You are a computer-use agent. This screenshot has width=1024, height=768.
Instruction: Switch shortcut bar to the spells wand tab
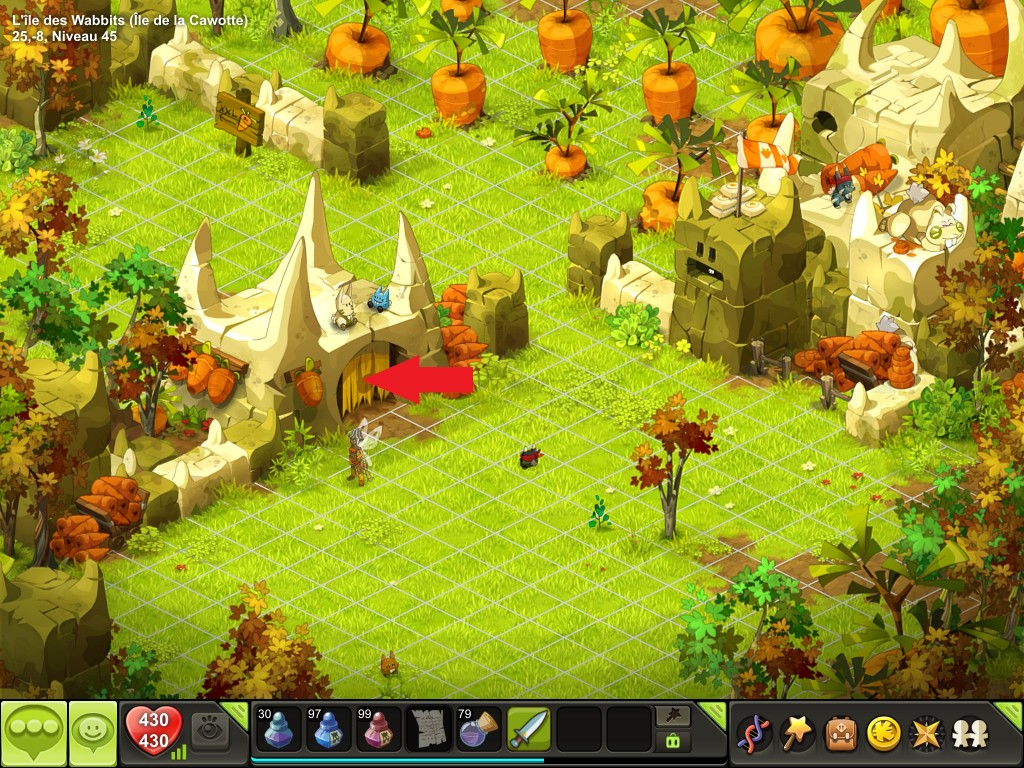click(x=672, y=717)
